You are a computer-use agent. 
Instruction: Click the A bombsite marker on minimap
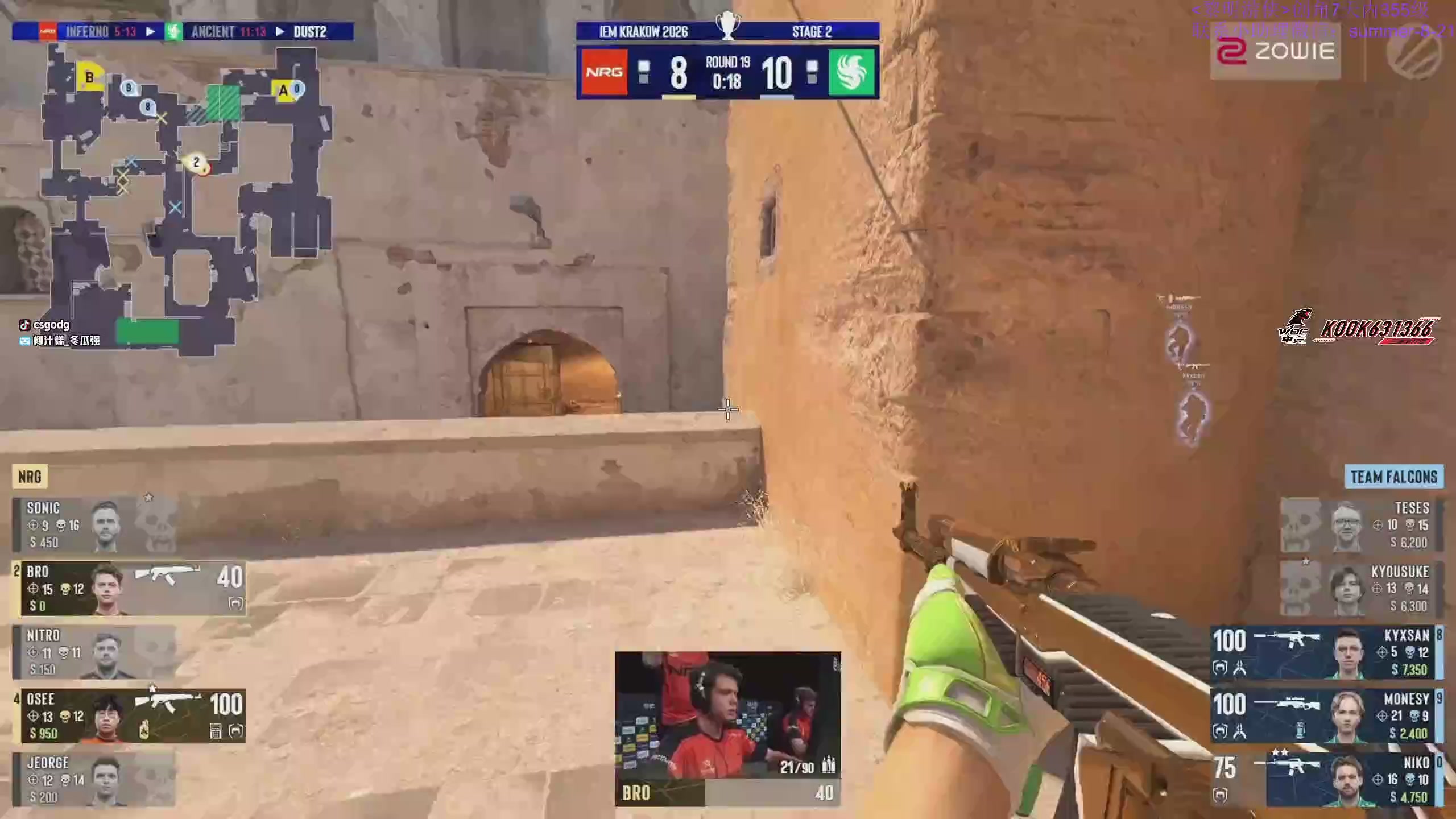(283, 91)
